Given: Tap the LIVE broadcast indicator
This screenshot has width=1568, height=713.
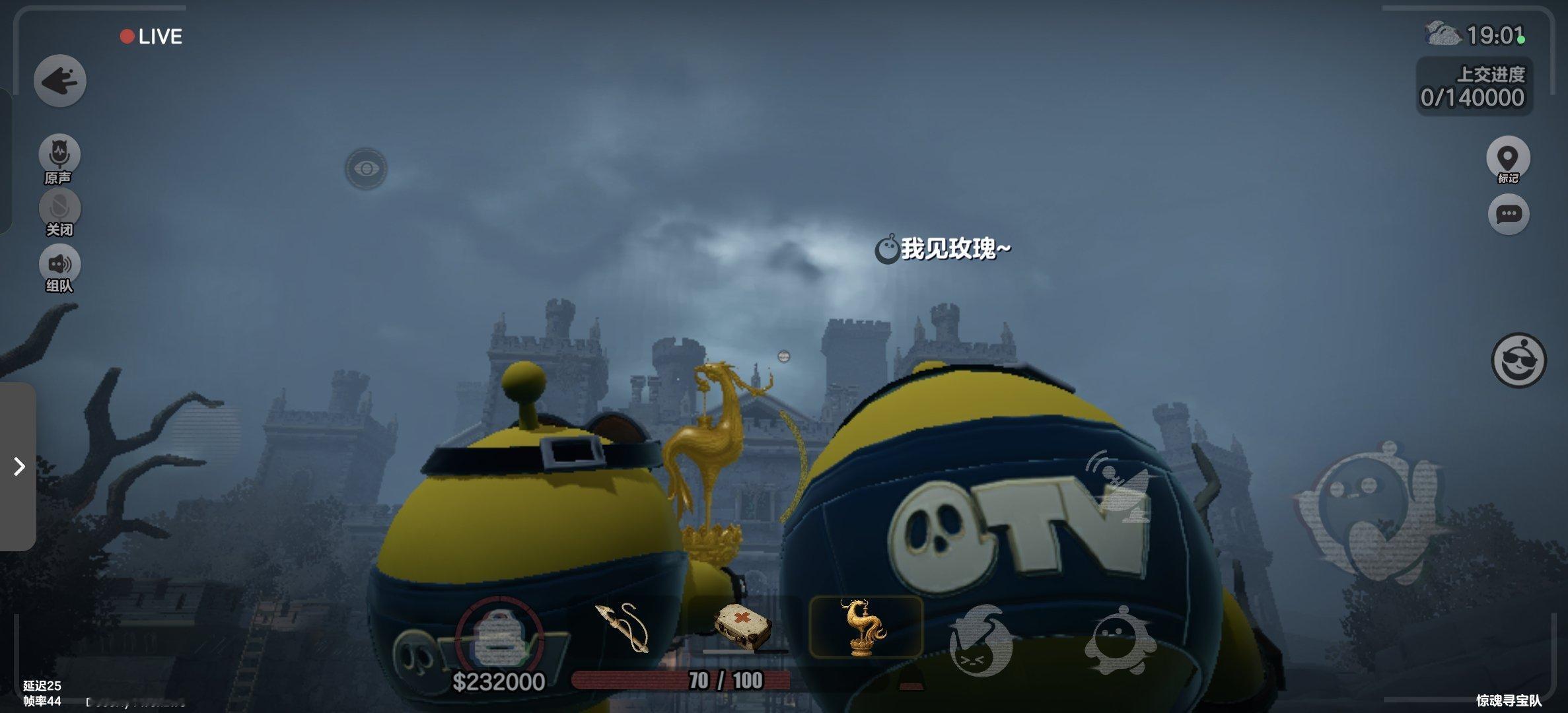Looking at the screenshot, I should (151, 36).
